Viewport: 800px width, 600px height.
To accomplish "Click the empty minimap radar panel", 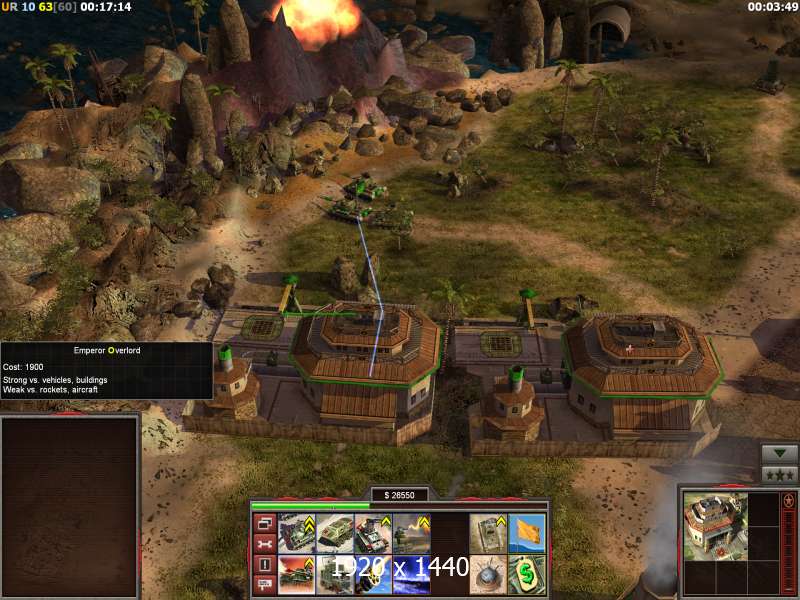I will pos(69,507).
